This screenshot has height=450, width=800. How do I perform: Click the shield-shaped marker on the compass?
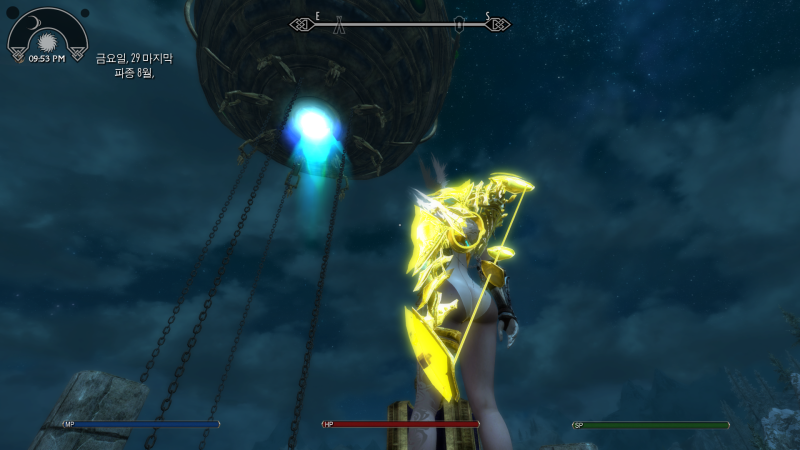point(459,25)
